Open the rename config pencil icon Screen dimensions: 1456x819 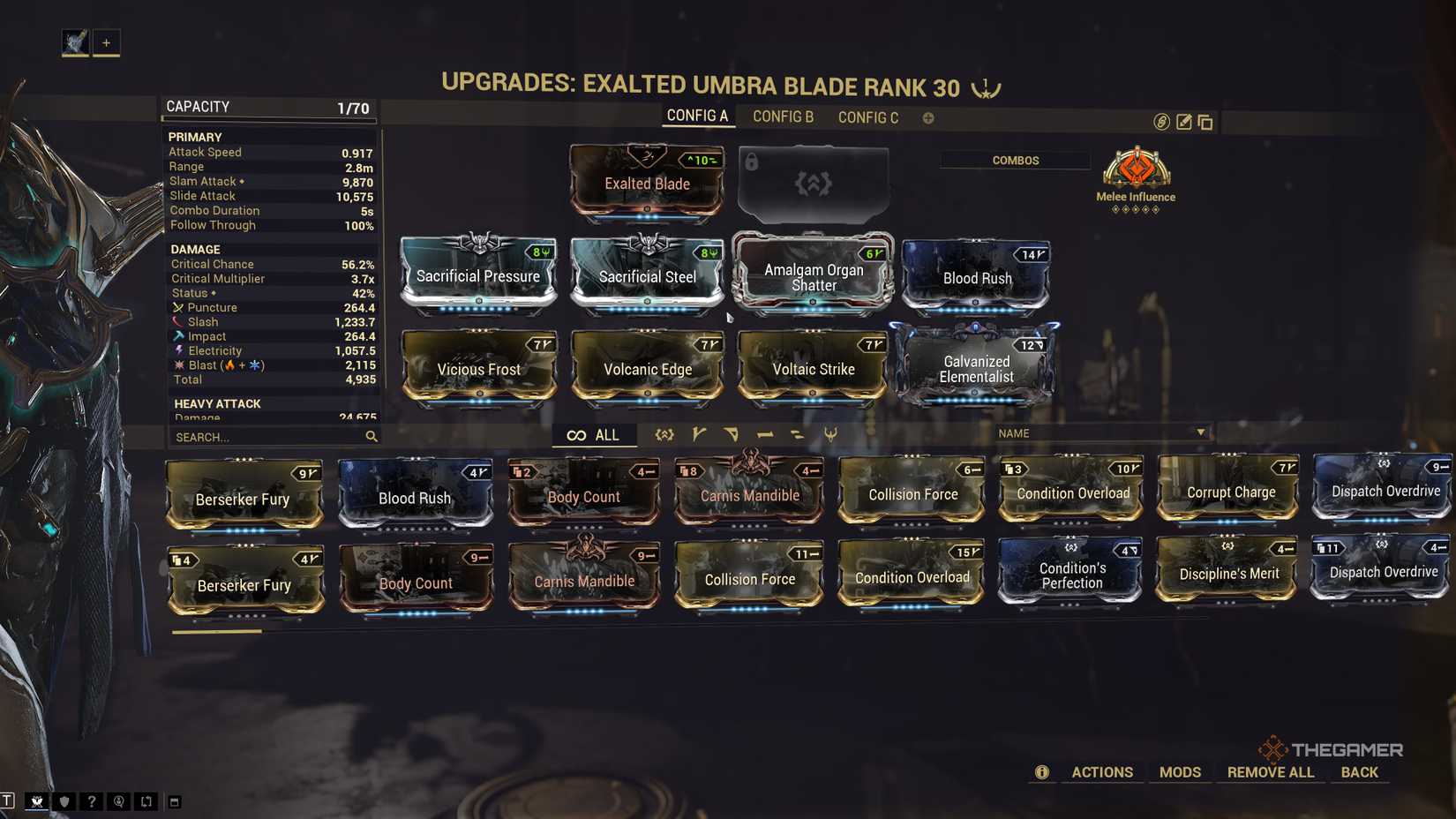(x=1184, y=122)
